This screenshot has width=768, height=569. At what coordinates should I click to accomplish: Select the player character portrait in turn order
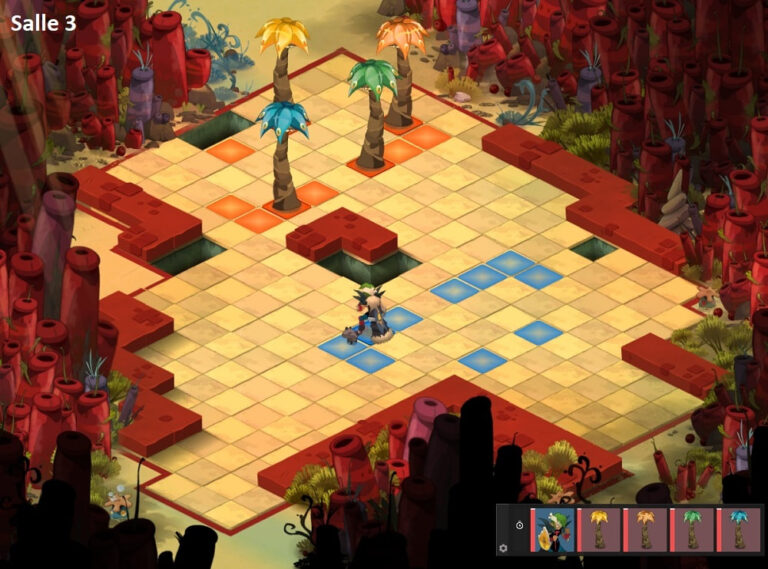click(x=553, y=529)
